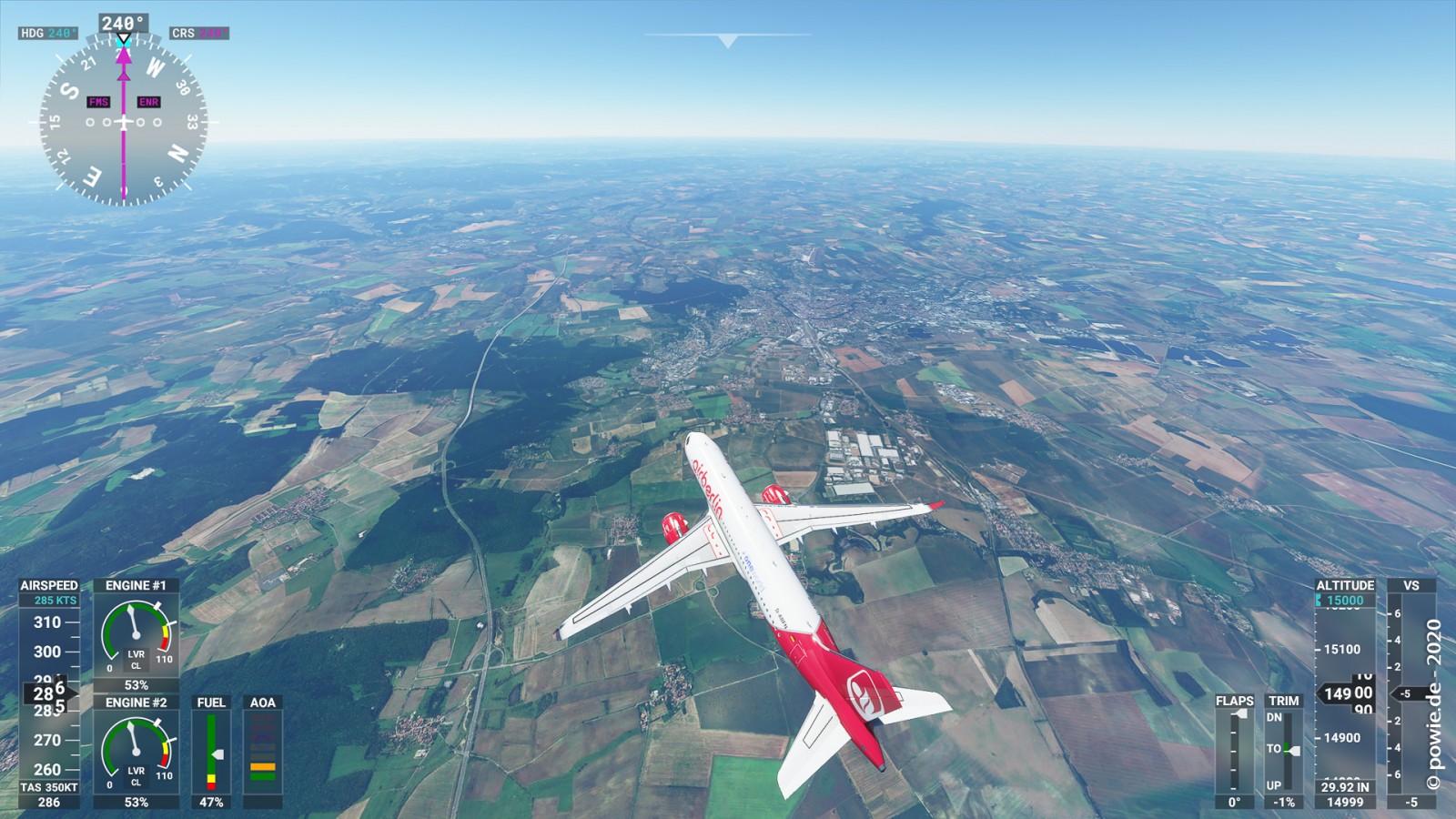The image size is (1456, 819).
Task: Expand the top toolbar handle arrow
Action: tap(727, 40)
